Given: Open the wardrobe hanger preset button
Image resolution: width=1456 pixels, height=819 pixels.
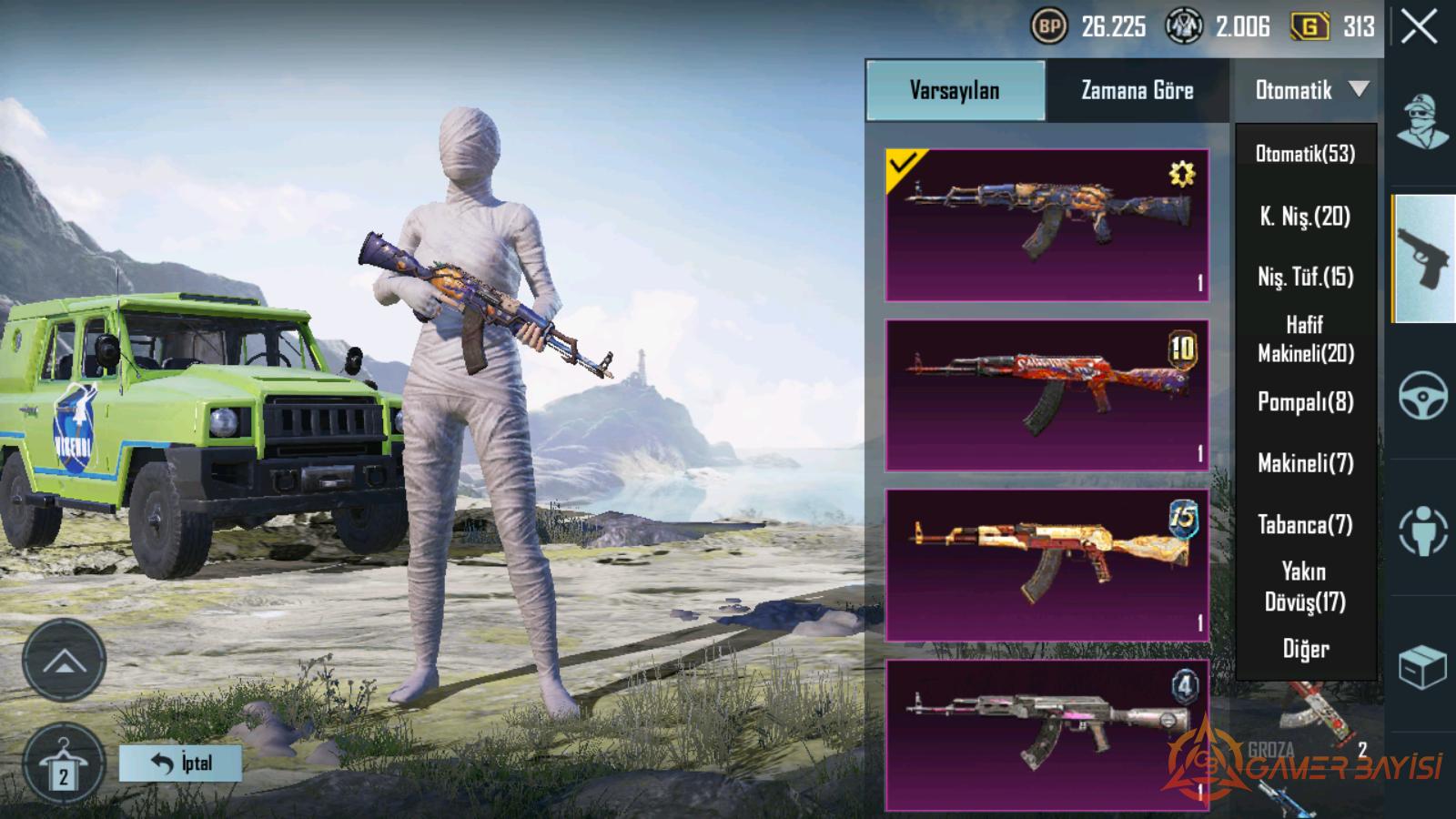Looking at the screenshot, I should pos(63,766).
